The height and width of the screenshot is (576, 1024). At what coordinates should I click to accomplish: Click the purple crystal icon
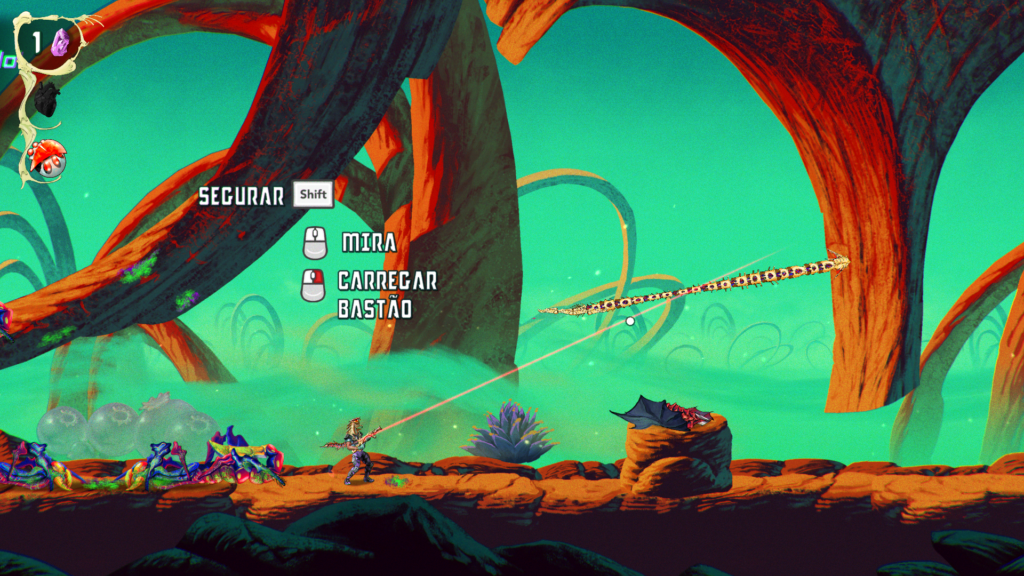61,42
